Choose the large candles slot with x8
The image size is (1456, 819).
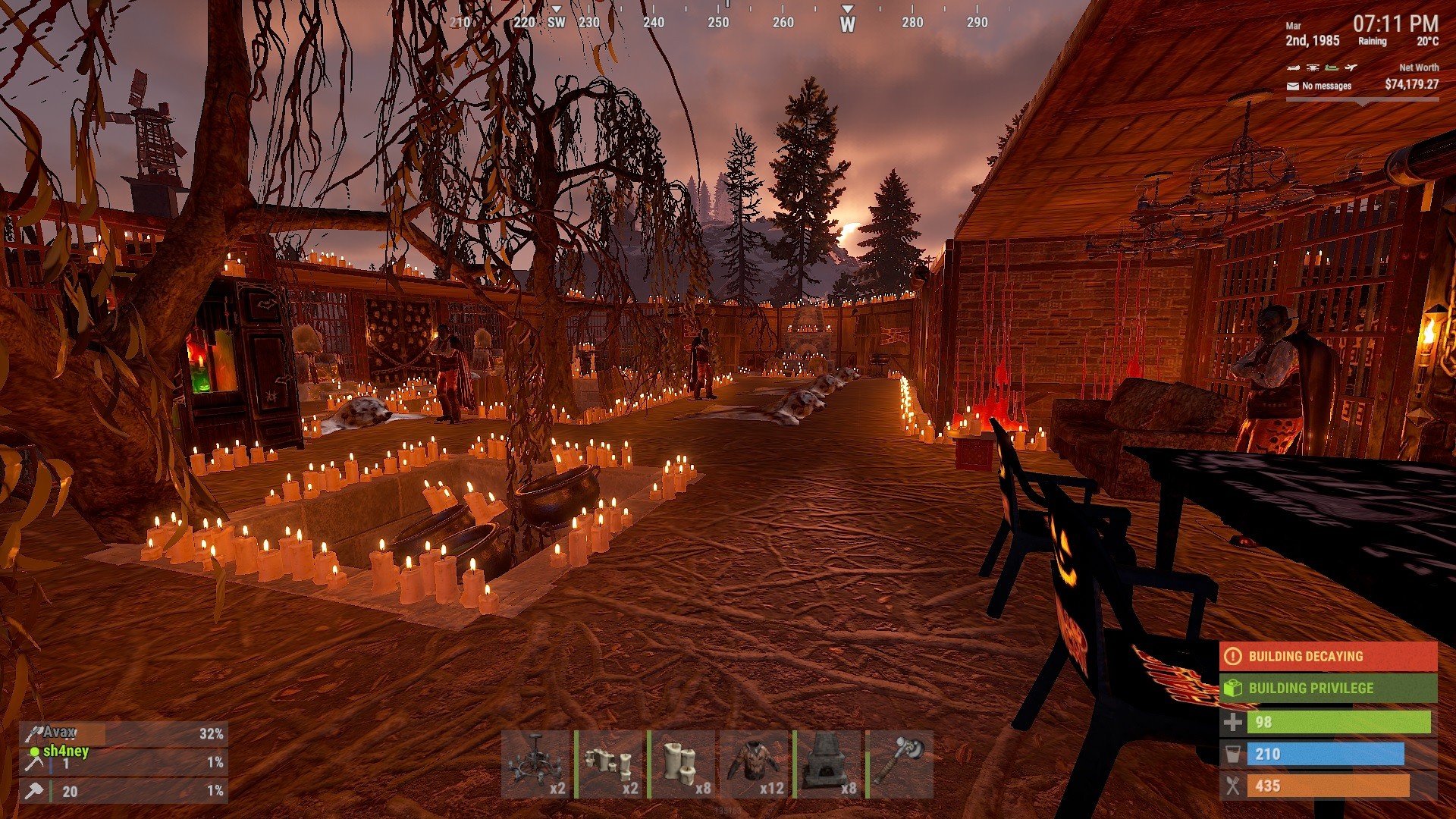[682, 764]
